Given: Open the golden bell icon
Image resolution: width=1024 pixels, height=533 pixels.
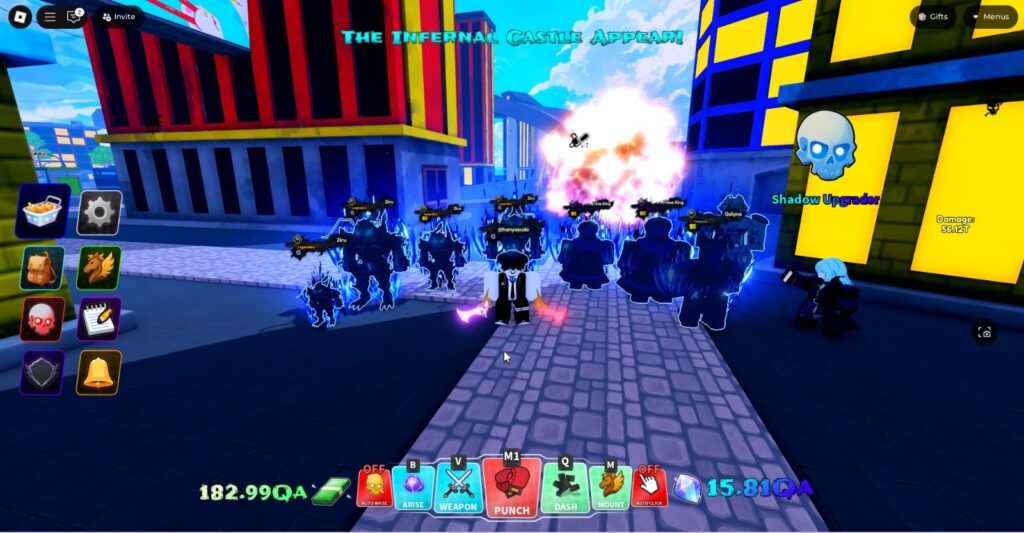Looking at the screenshot, I should pos(100,372).
